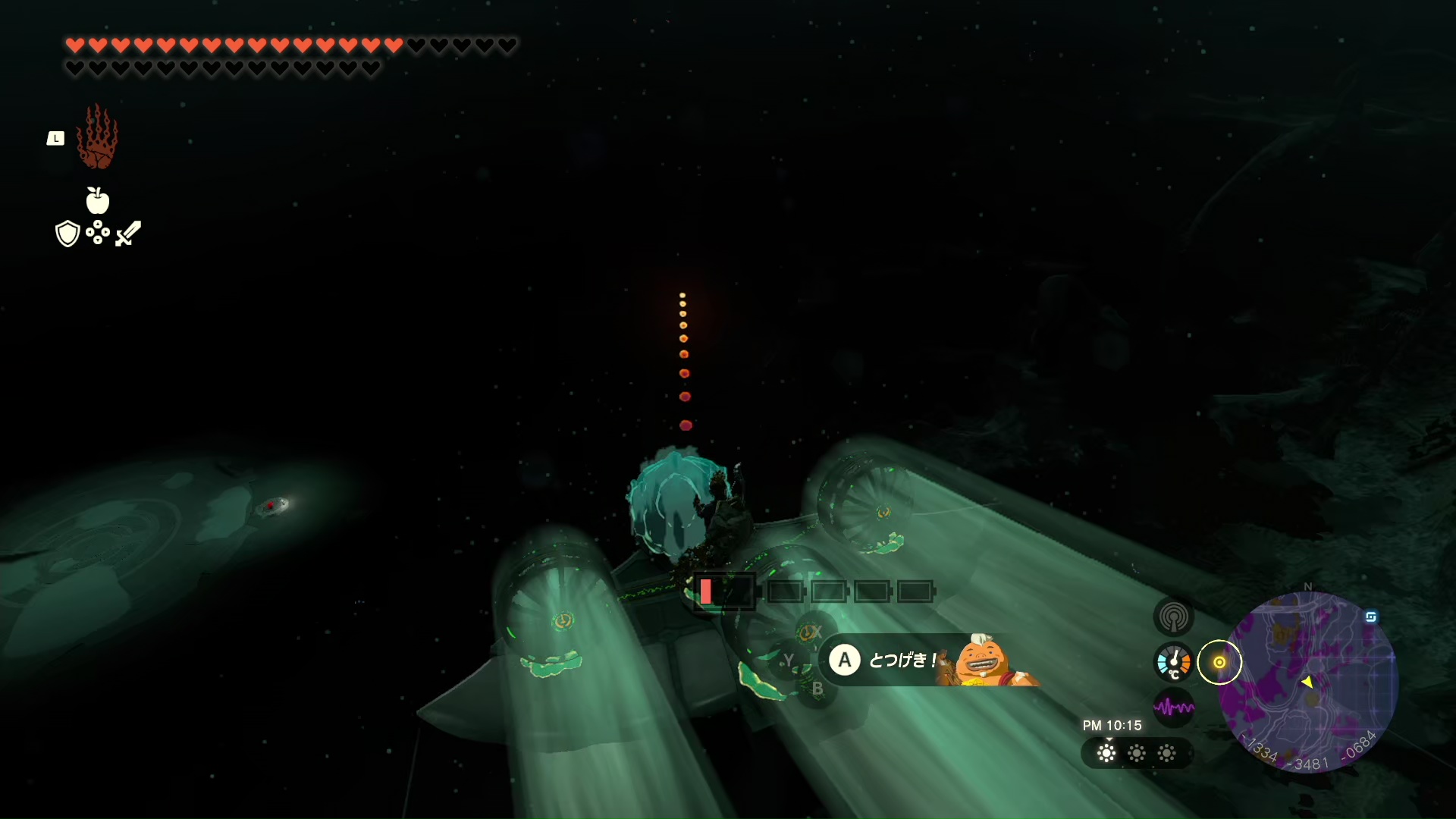Click the white apple item icon
1456x819 pixels.
tap(97, 201)
